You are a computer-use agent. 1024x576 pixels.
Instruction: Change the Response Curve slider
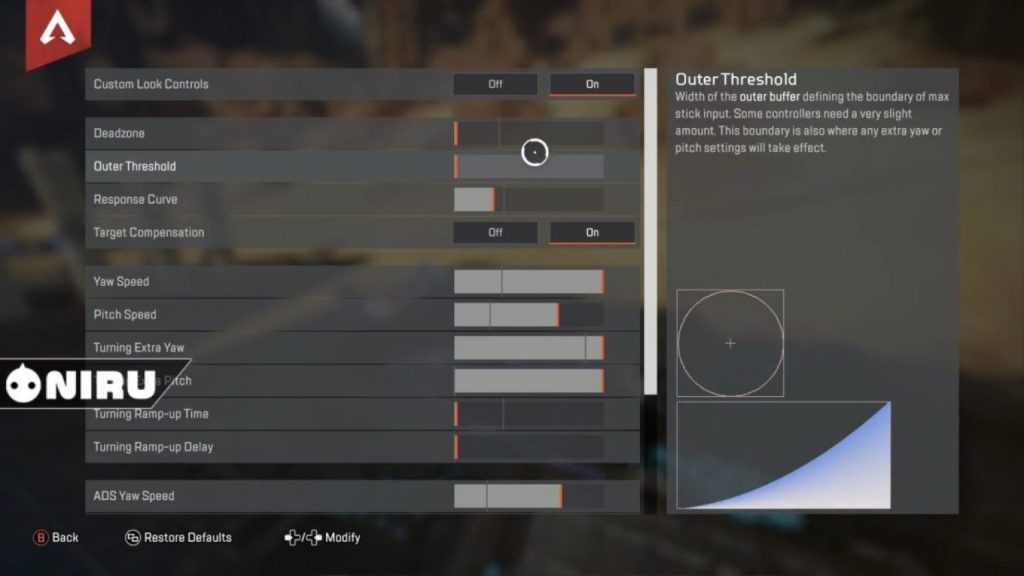[x=529, y=199]
